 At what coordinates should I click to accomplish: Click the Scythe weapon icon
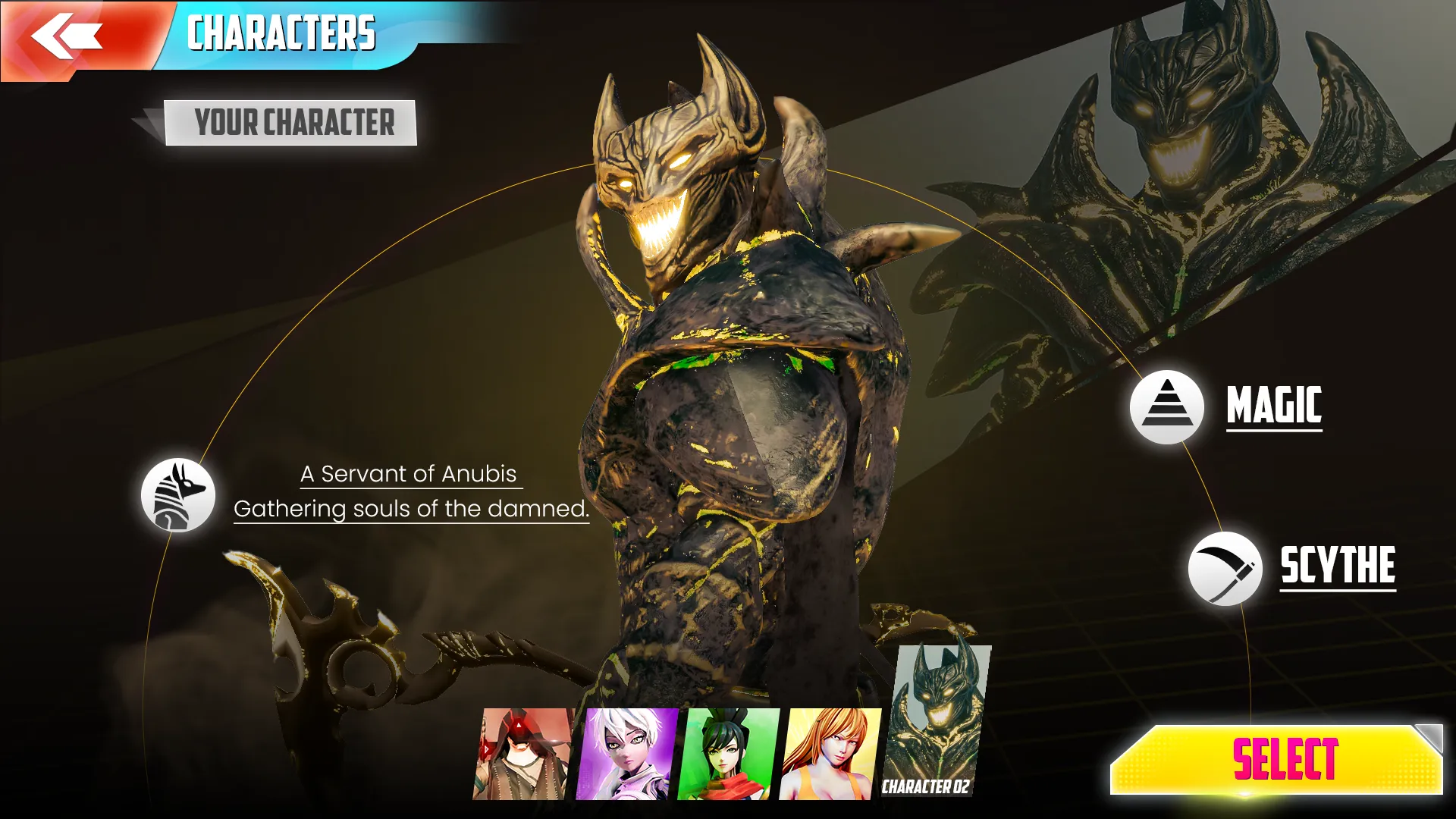(x=1225, y=569)
